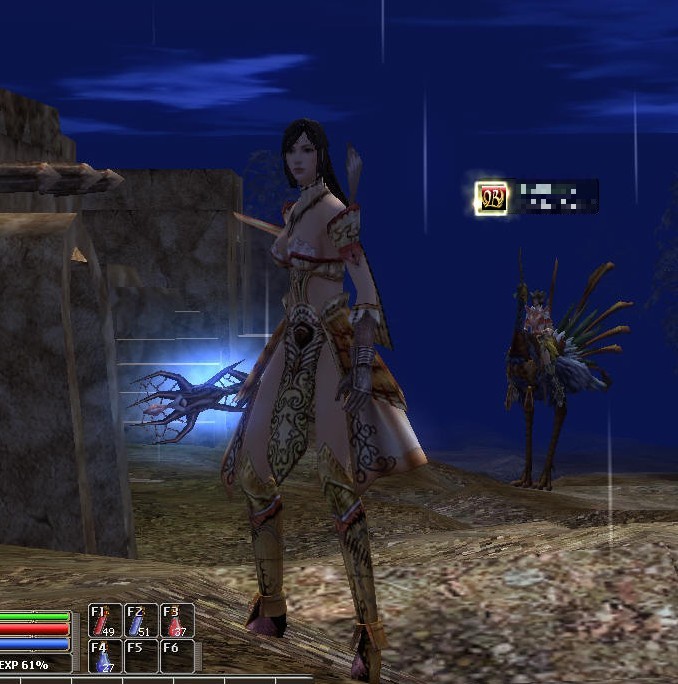The height and width of the screenshot is (684, 678).
Task: Activate the F3 round red flask
Action: (176, 621)
